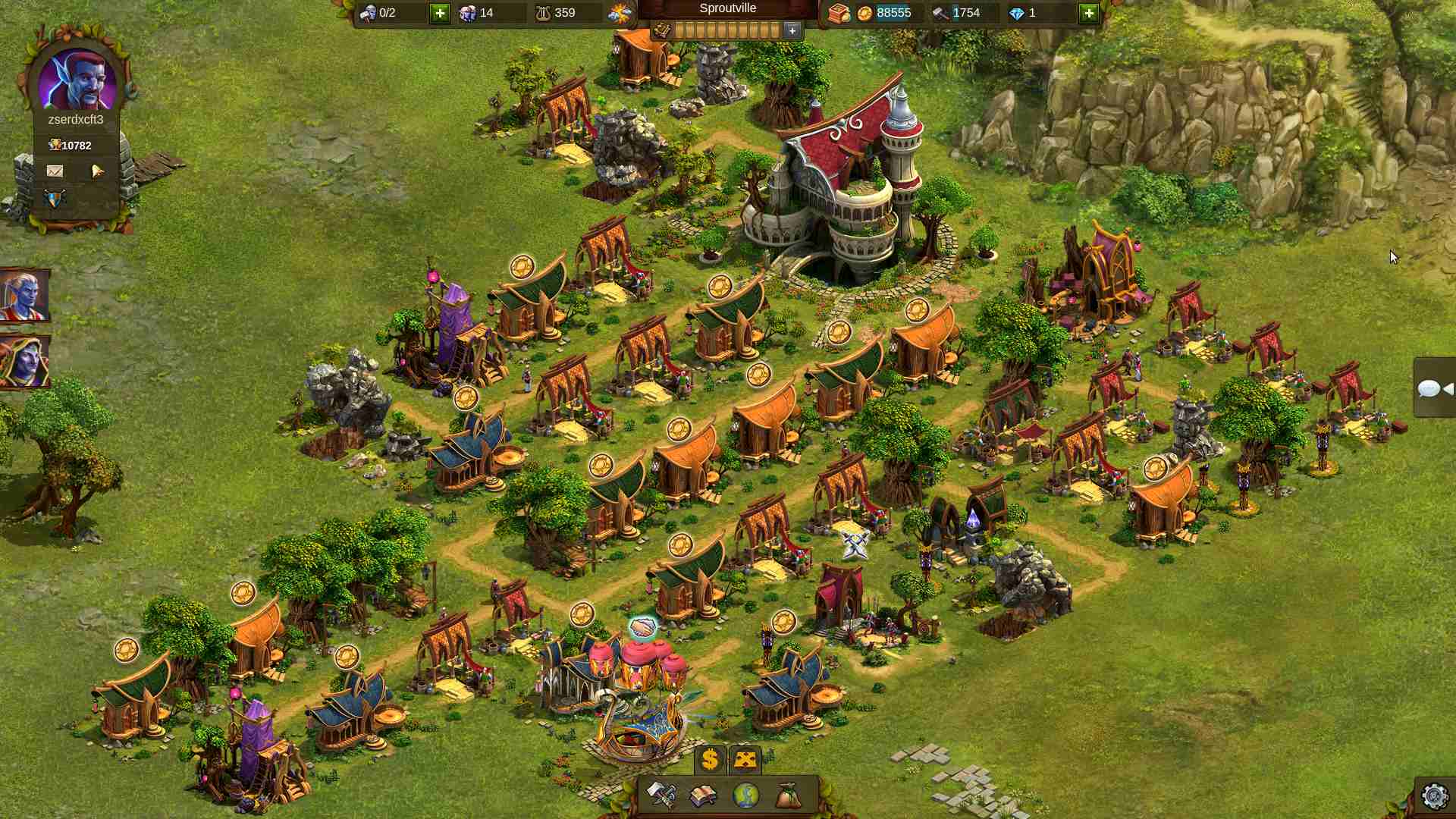Open the player avatar profile

(77, 80)
